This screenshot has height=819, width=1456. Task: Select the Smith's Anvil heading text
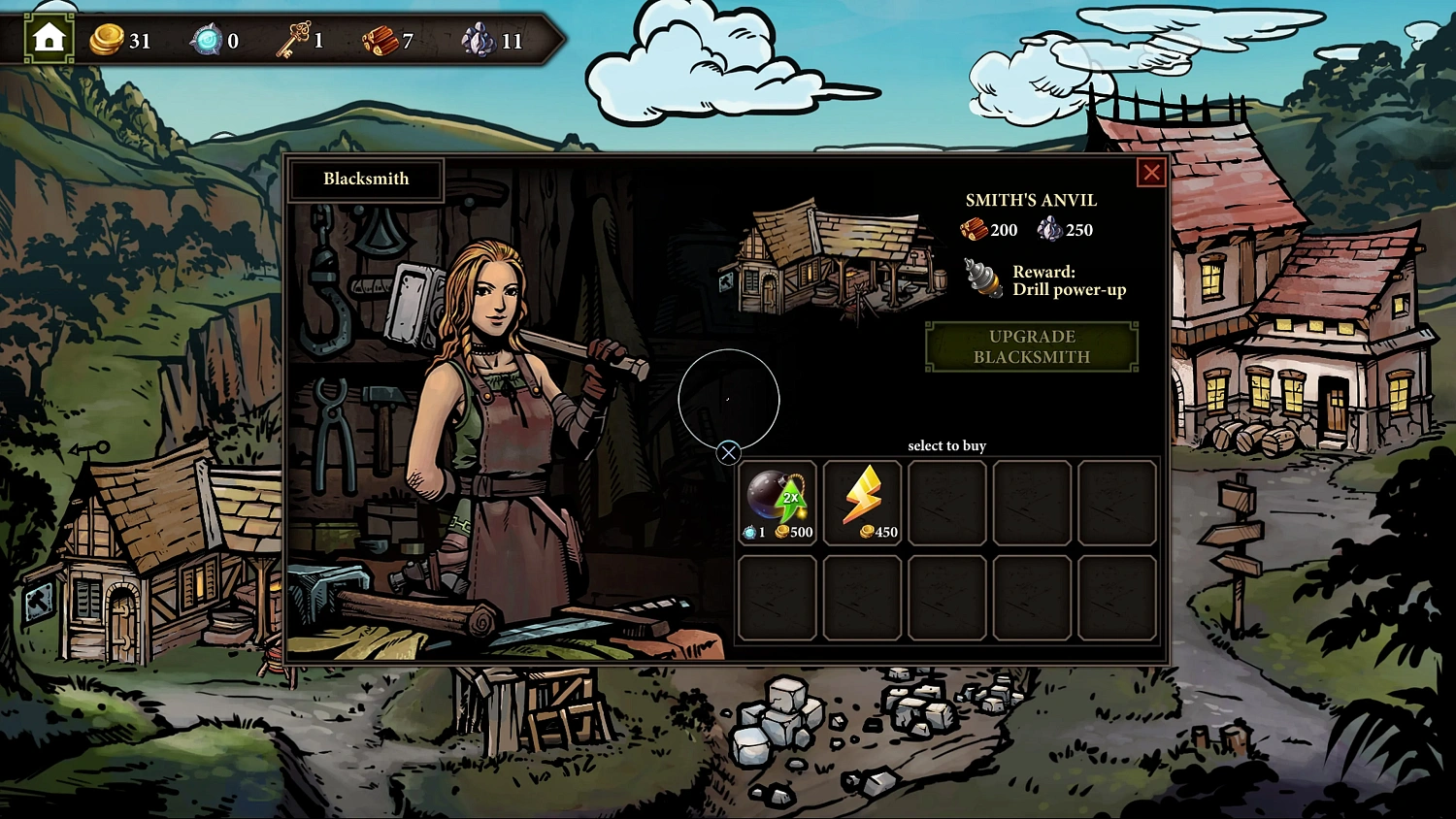1031,201
